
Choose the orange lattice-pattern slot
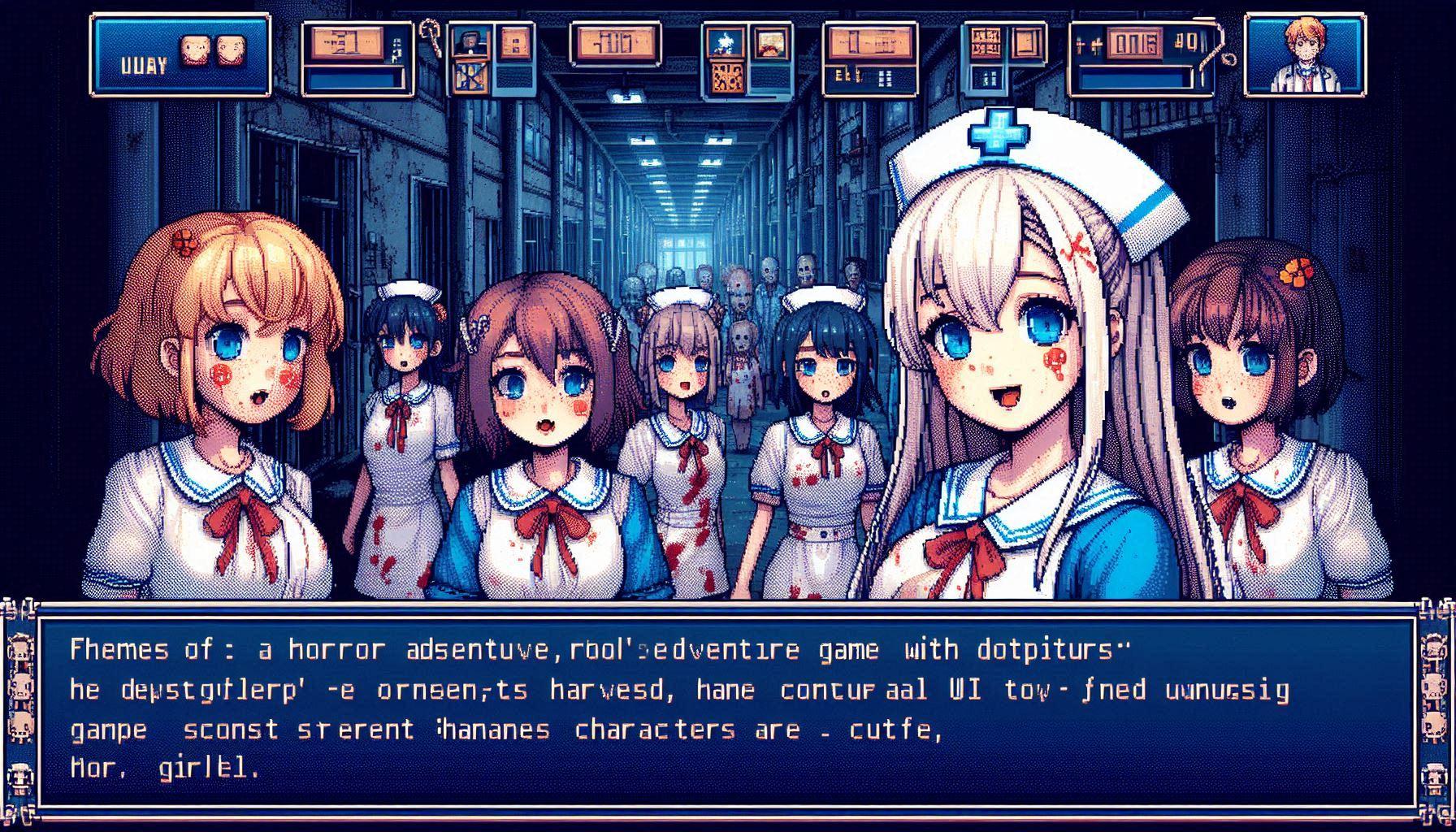[x=726, y=76]
